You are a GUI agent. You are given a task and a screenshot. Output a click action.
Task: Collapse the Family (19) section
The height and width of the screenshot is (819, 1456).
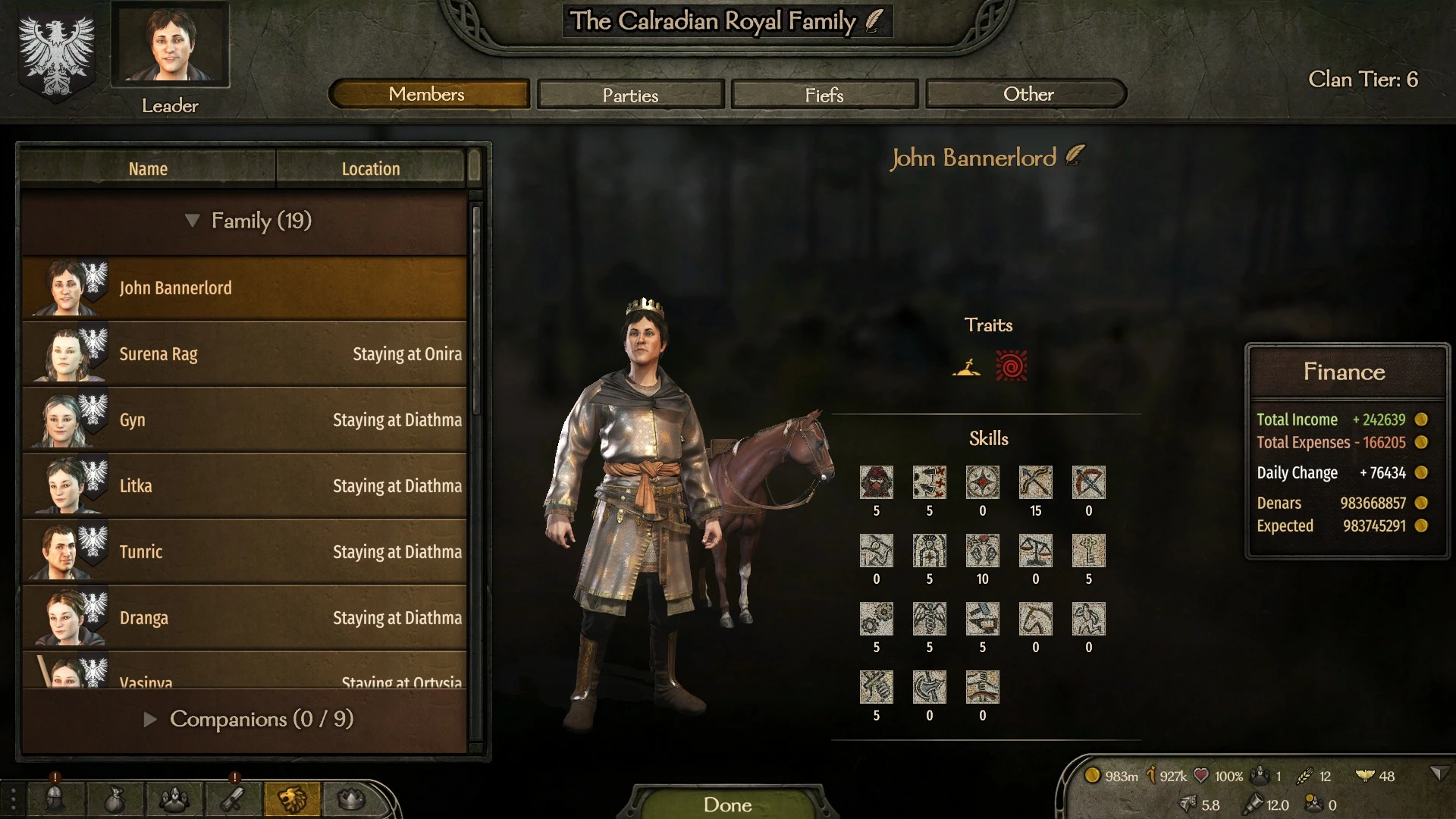click(x=193, y=221)
